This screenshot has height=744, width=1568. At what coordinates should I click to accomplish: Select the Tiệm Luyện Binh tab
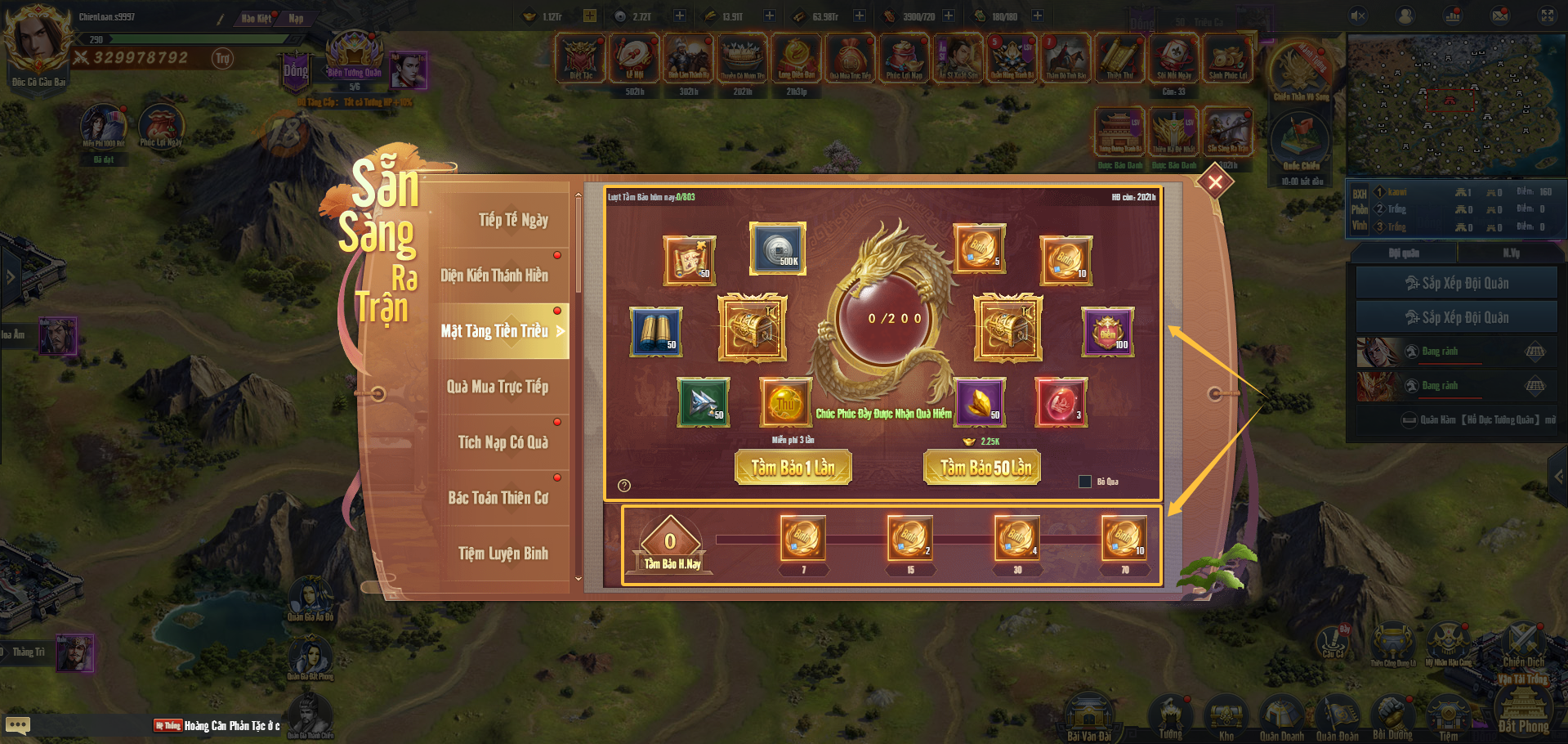(503, 554)
